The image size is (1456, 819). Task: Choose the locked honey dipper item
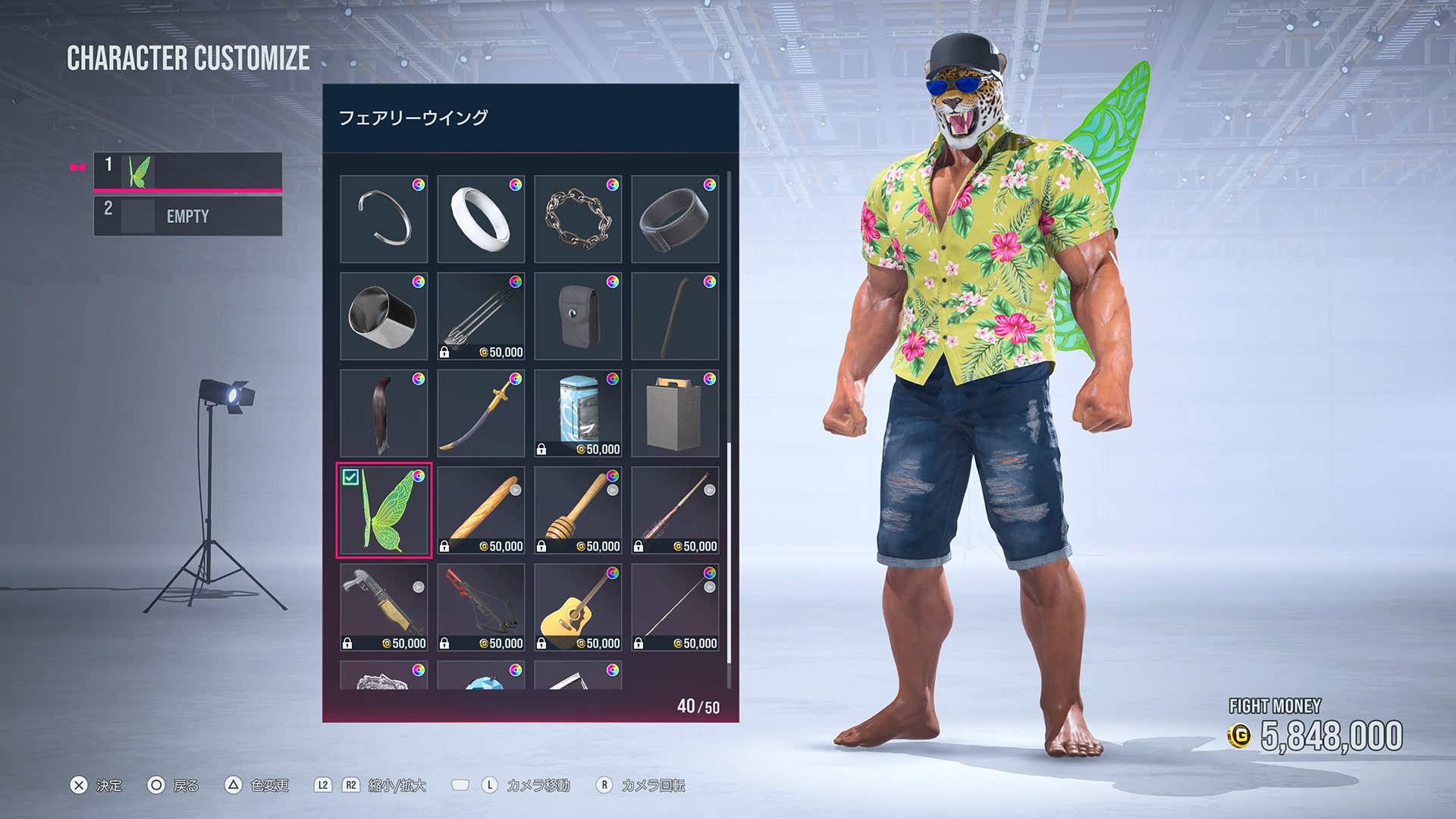click(578, 510)
